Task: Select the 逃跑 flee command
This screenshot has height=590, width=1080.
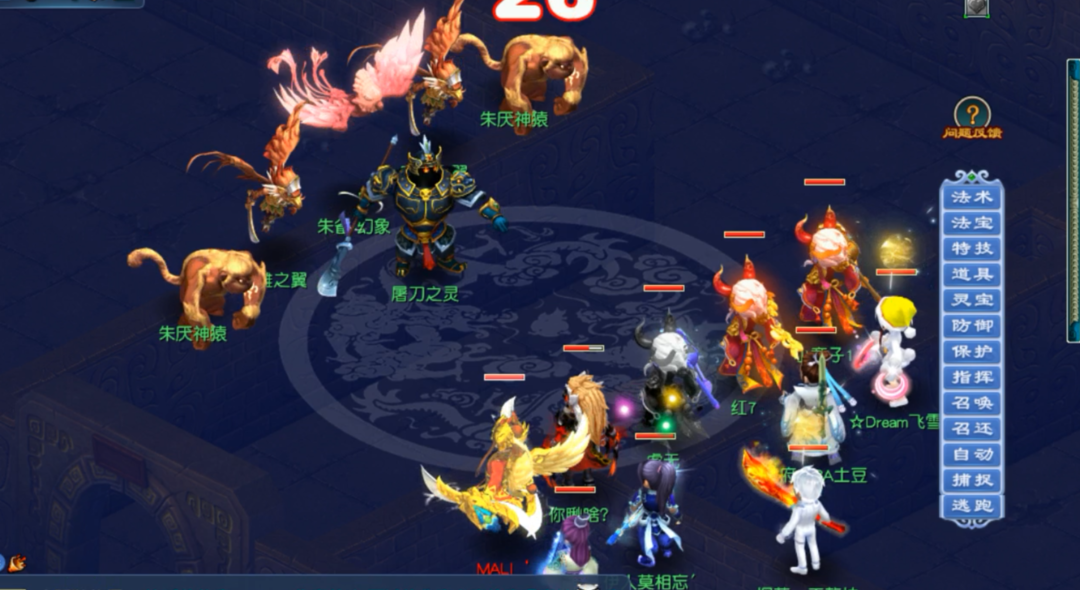Action: (x=971, y=506)
